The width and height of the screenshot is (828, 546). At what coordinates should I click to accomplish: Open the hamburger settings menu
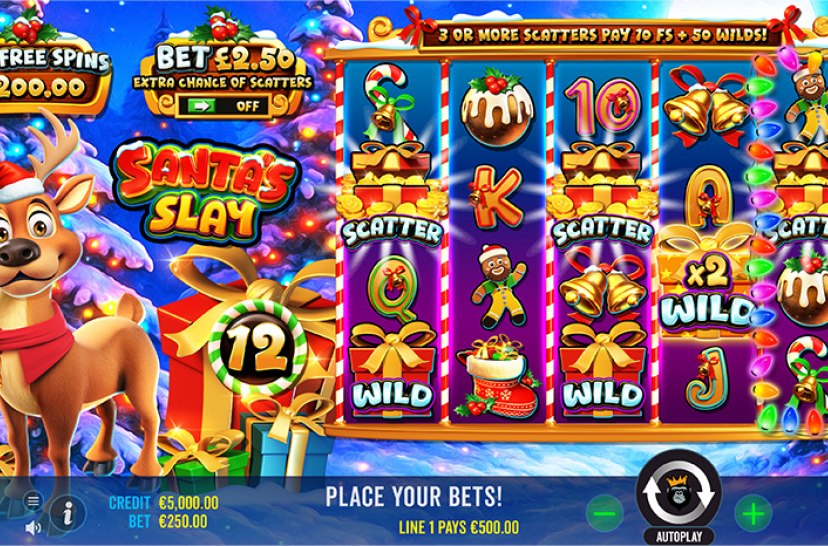(x=33, y=500)
